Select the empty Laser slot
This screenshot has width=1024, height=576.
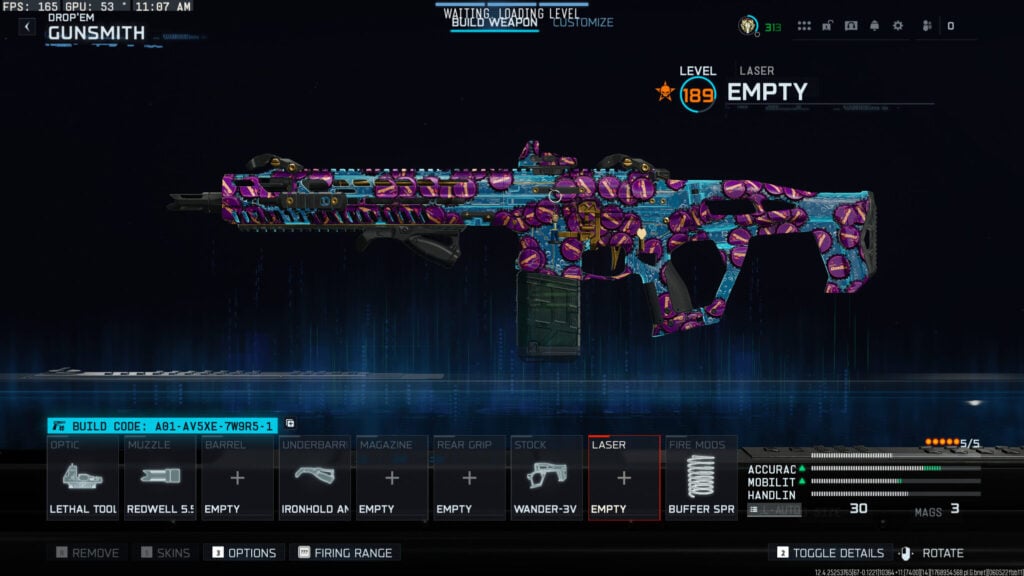pyautogui.click(x=623, y=477)
